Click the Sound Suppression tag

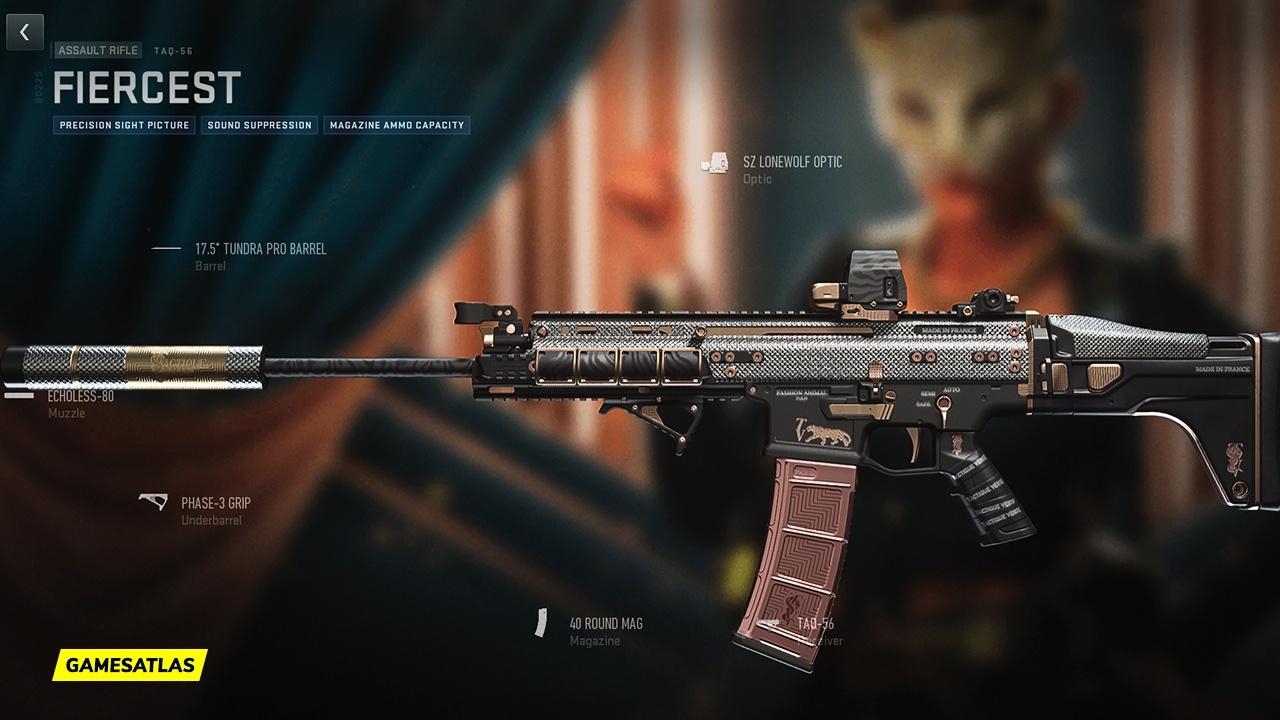click(x=260, y=126)
